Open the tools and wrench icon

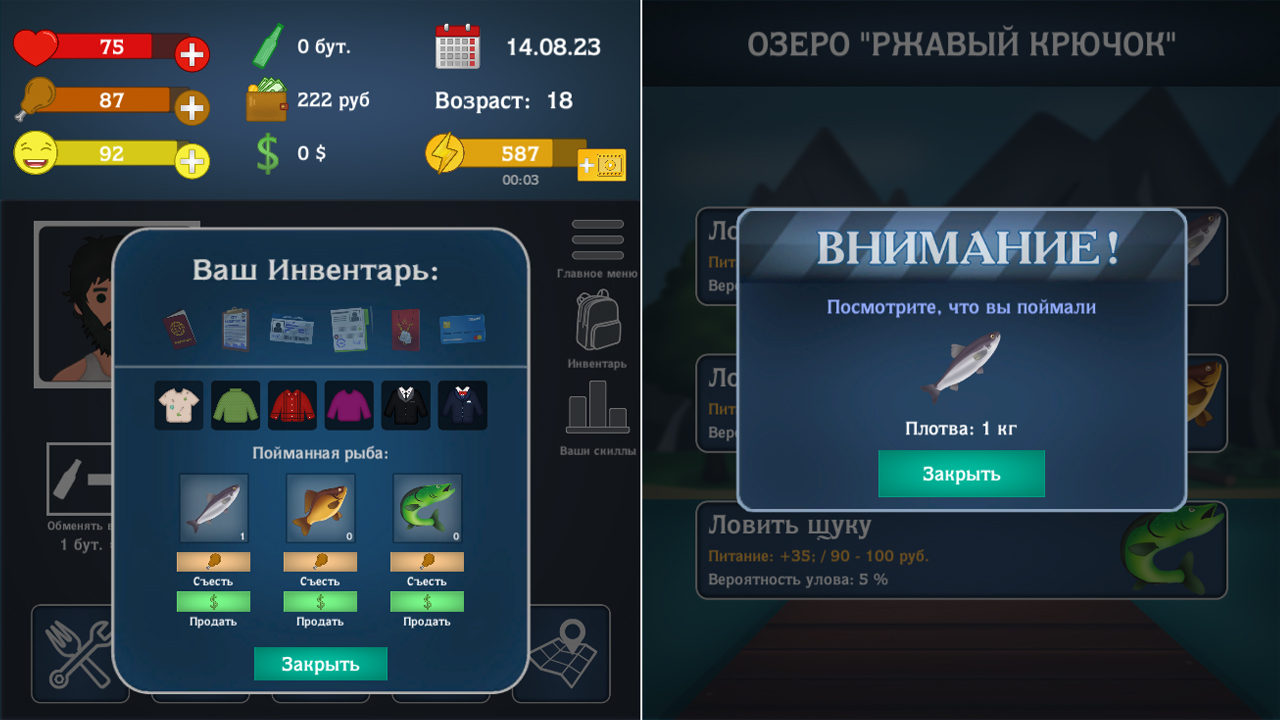(x=80, y=655)
